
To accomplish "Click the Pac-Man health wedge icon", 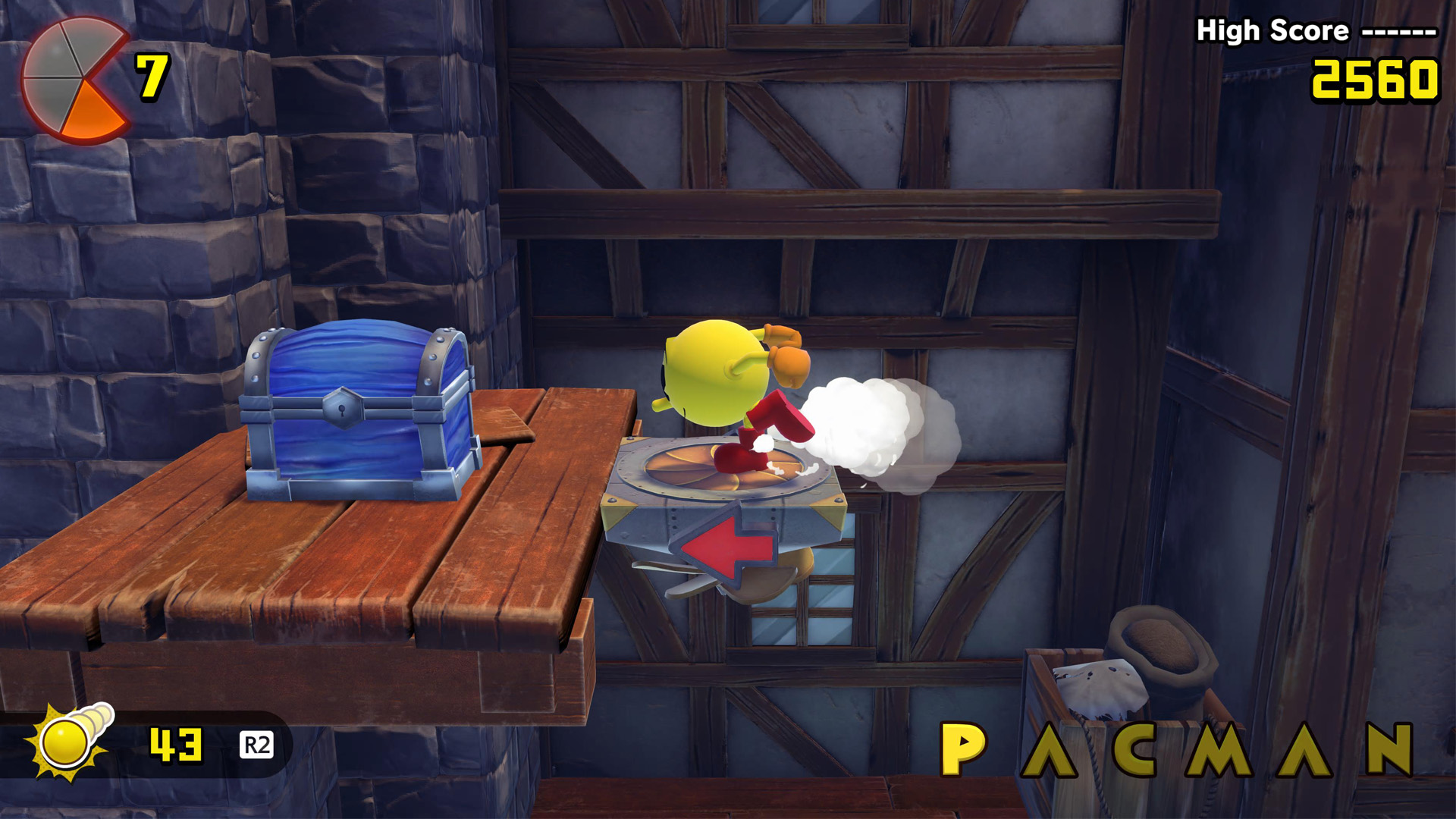I will (x=74, y=81).
